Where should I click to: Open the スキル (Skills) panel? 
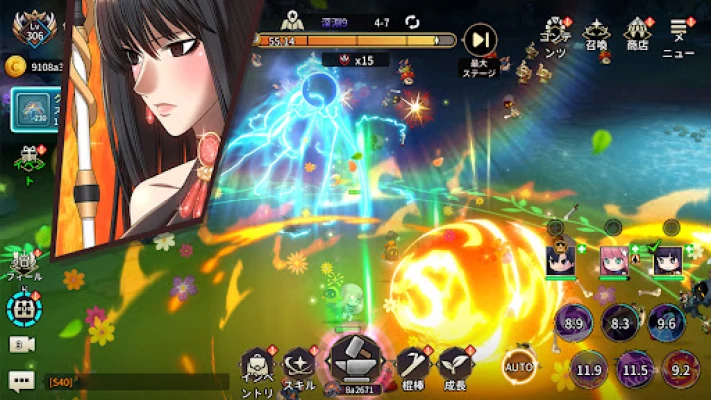(298, 366)
